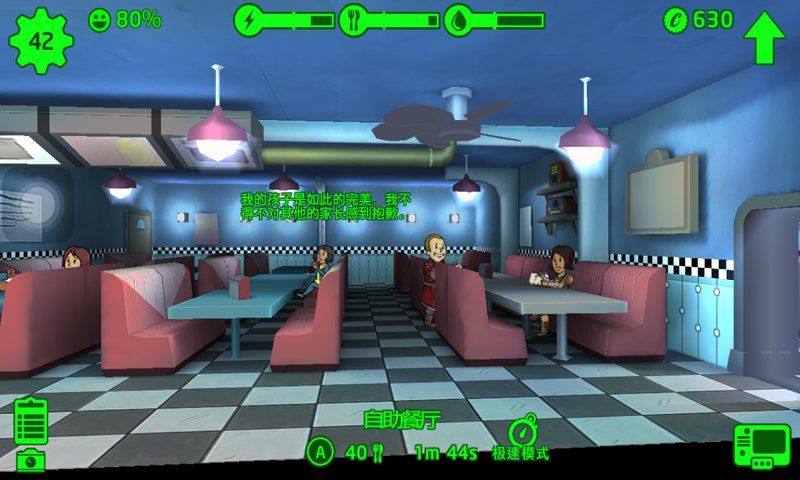The image size is (800, 480).
Task: Take a screenshot with the camera icon
Action: [x=31, y=460]
